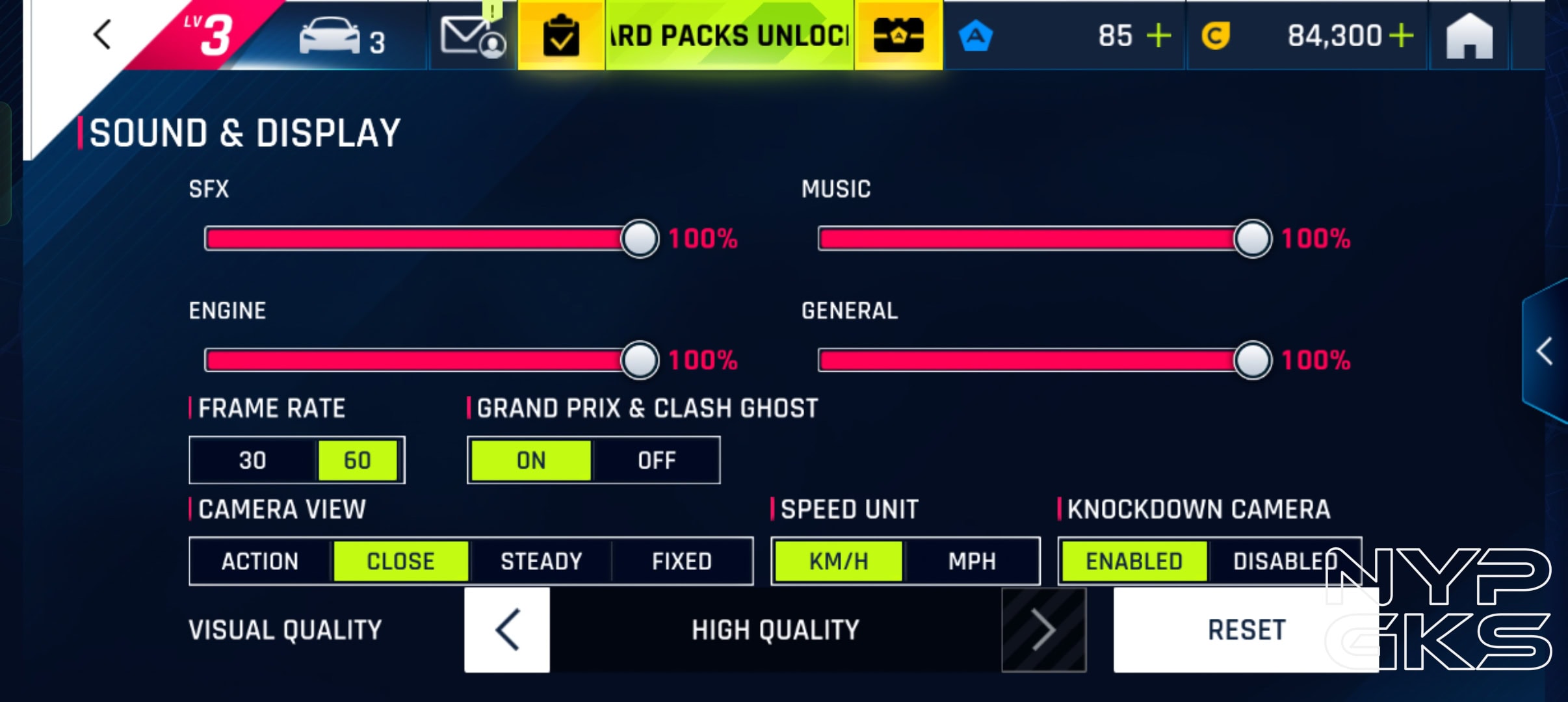
Task: Lower visual quality with left arrow
Action: (x=507, y=629)
